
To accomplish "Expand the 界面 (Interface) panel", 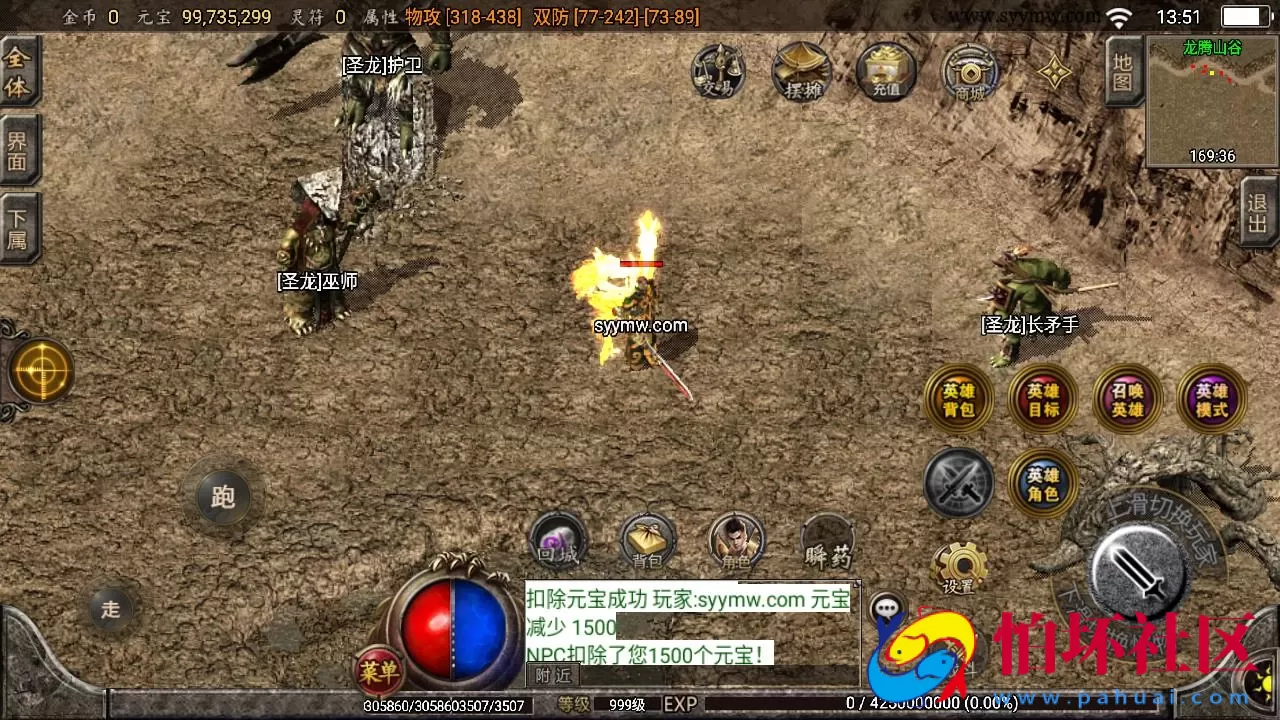I will (x=20, y=150).
